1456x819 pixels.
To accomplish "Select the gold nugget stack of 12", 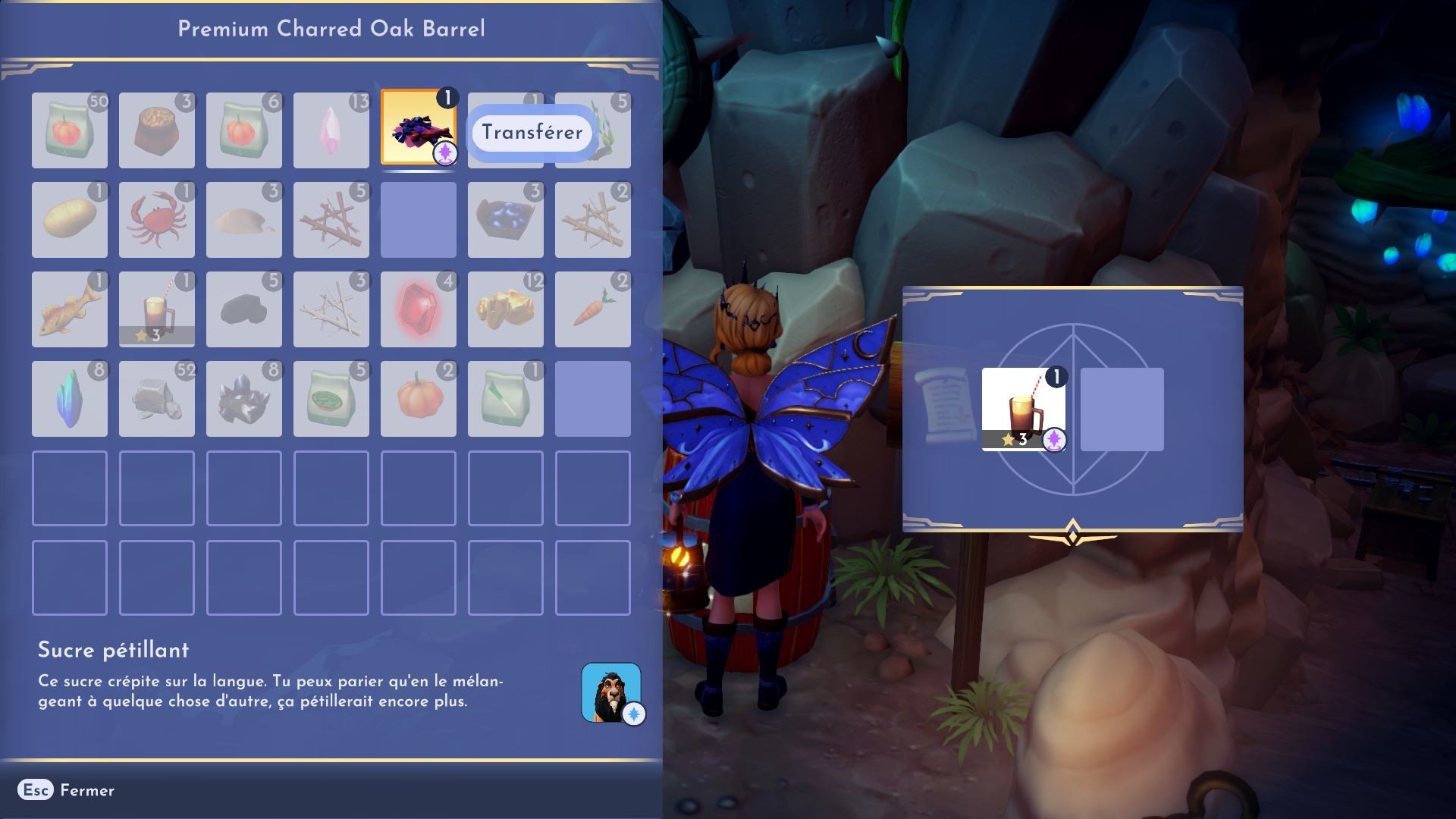I will (505, 309).
